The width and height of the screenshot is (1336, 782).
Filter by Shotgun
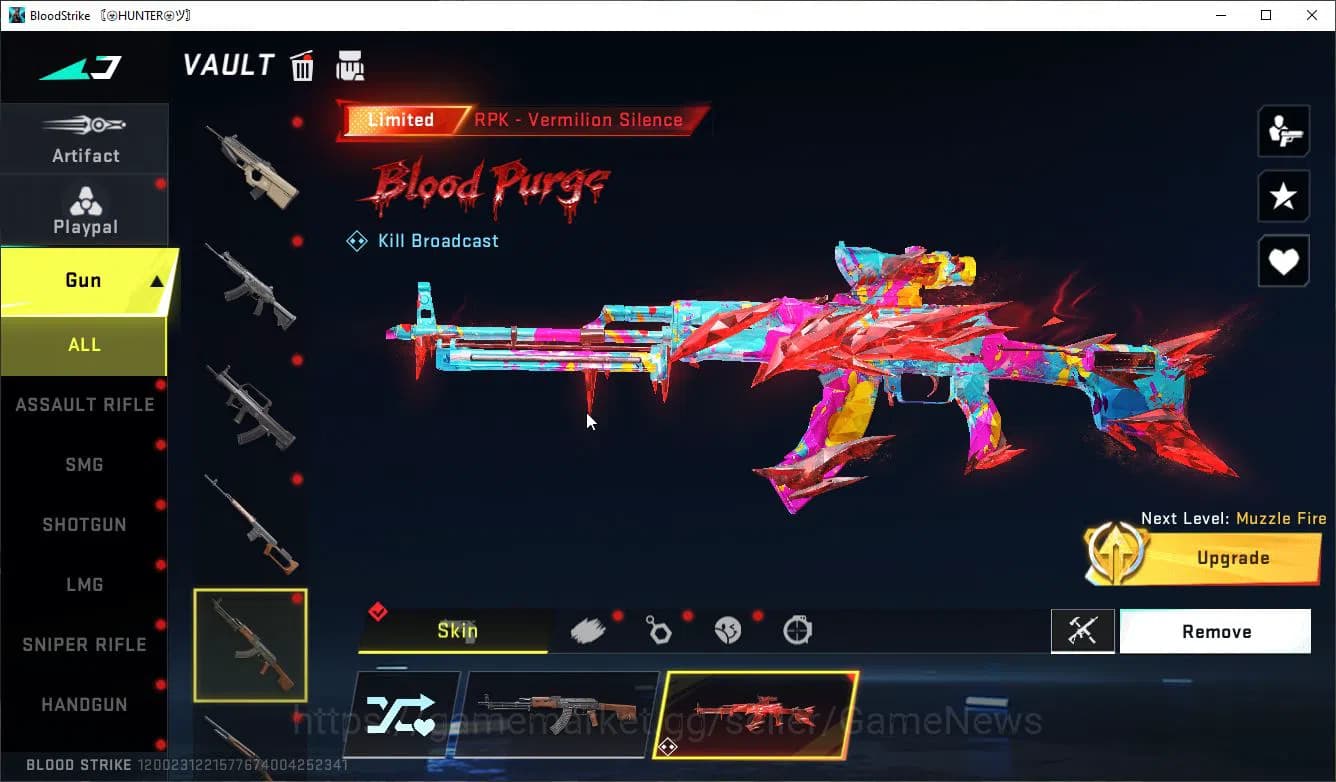[x=84, y=525]
